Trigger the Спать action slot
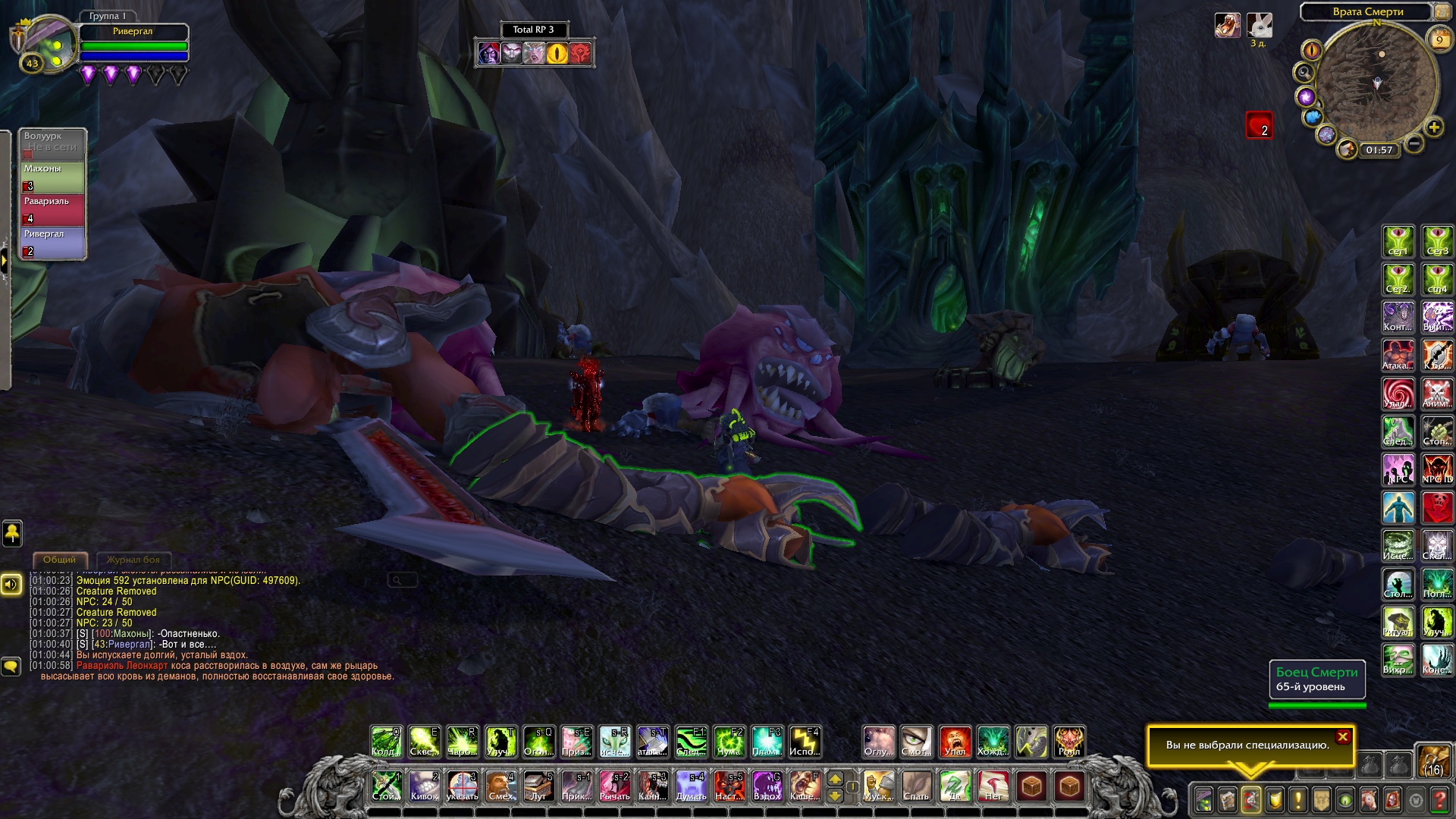The image size is (1456, 819). [x=916, y=786]
